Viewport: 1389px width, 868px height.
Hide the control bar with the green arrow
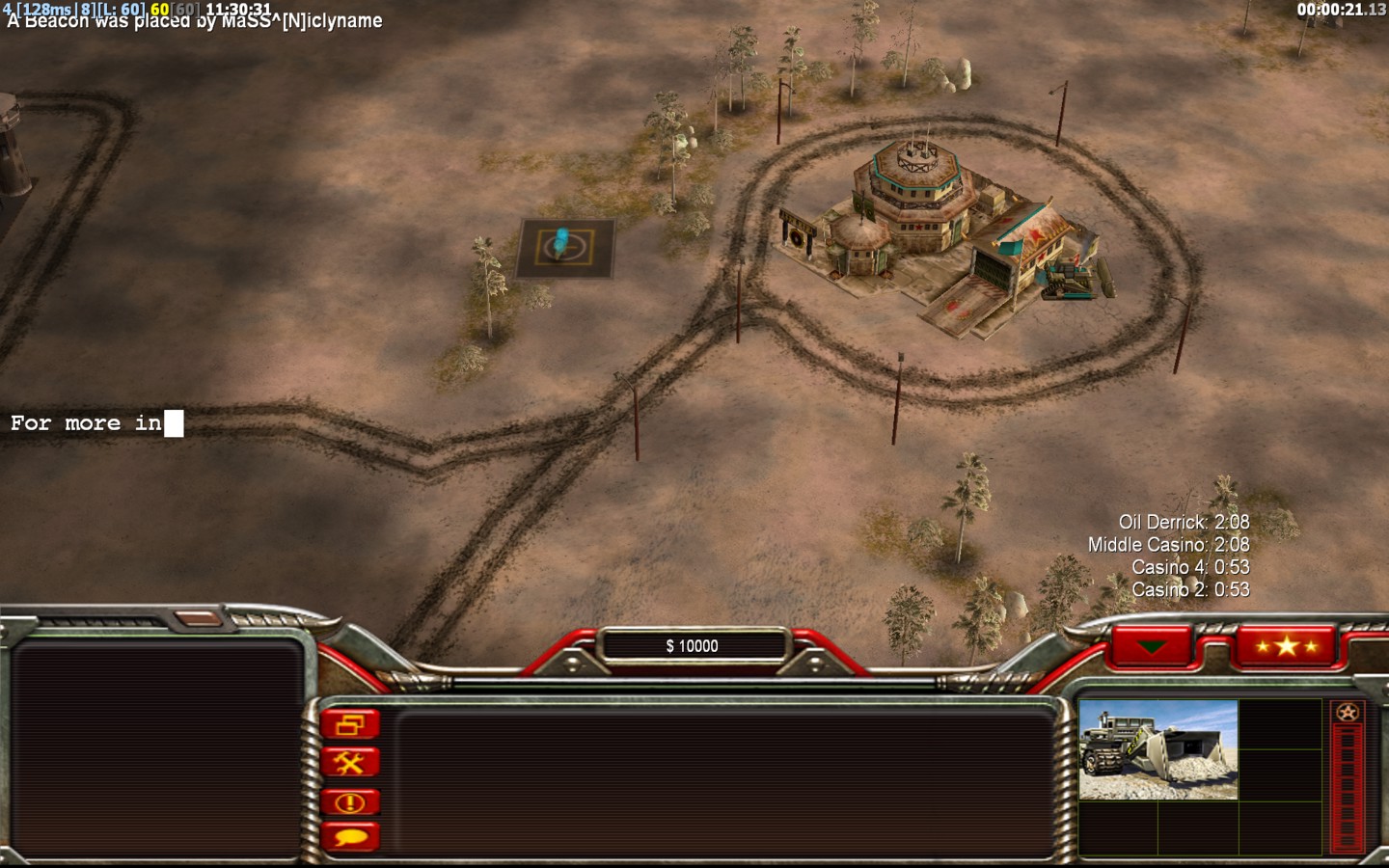[1152, 646]
